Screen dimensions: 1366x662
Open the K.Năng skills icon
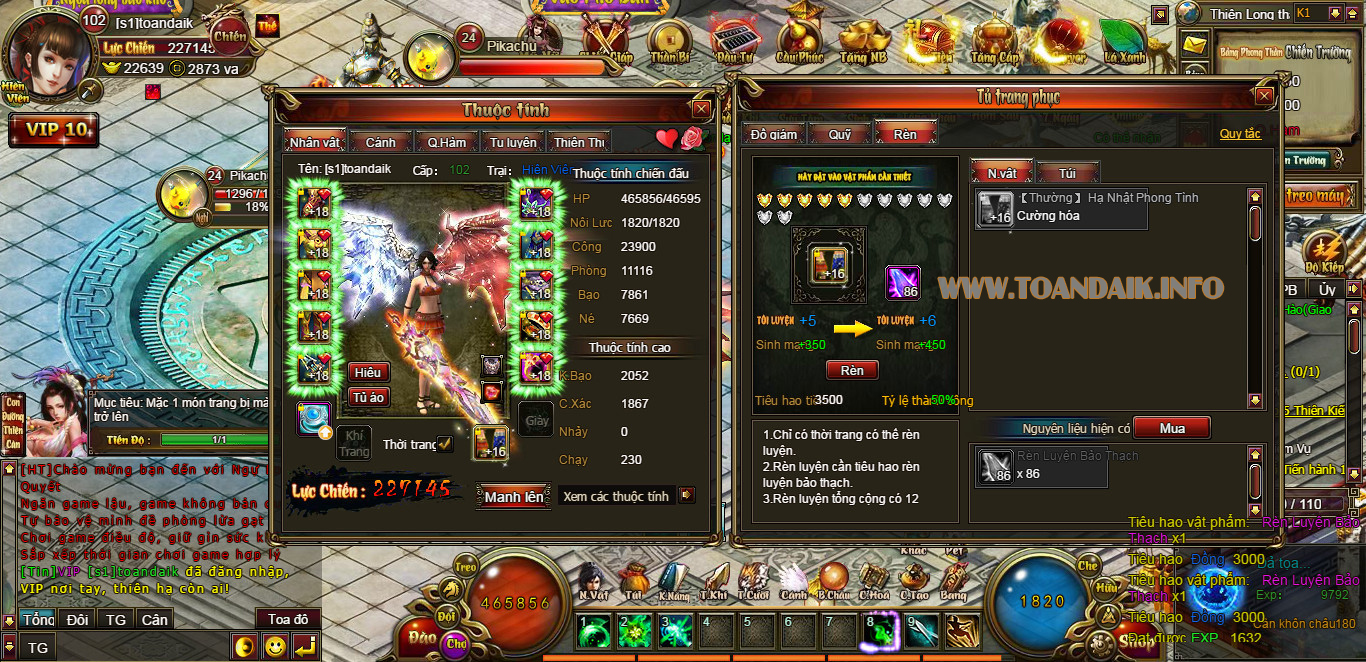point(673,581)
